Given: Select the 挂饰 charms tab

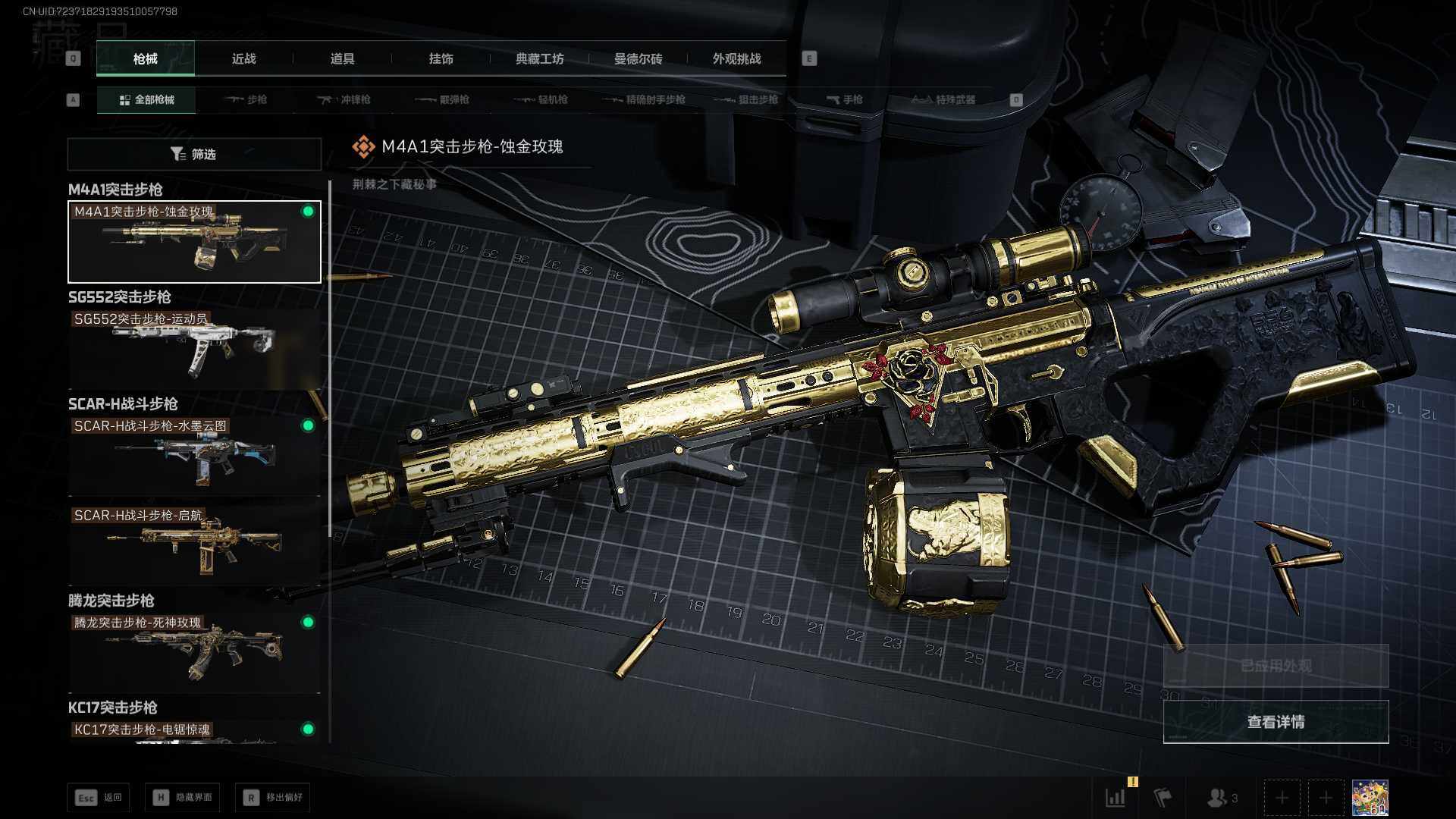Looking at the screenshot, I should pos(441,59).
